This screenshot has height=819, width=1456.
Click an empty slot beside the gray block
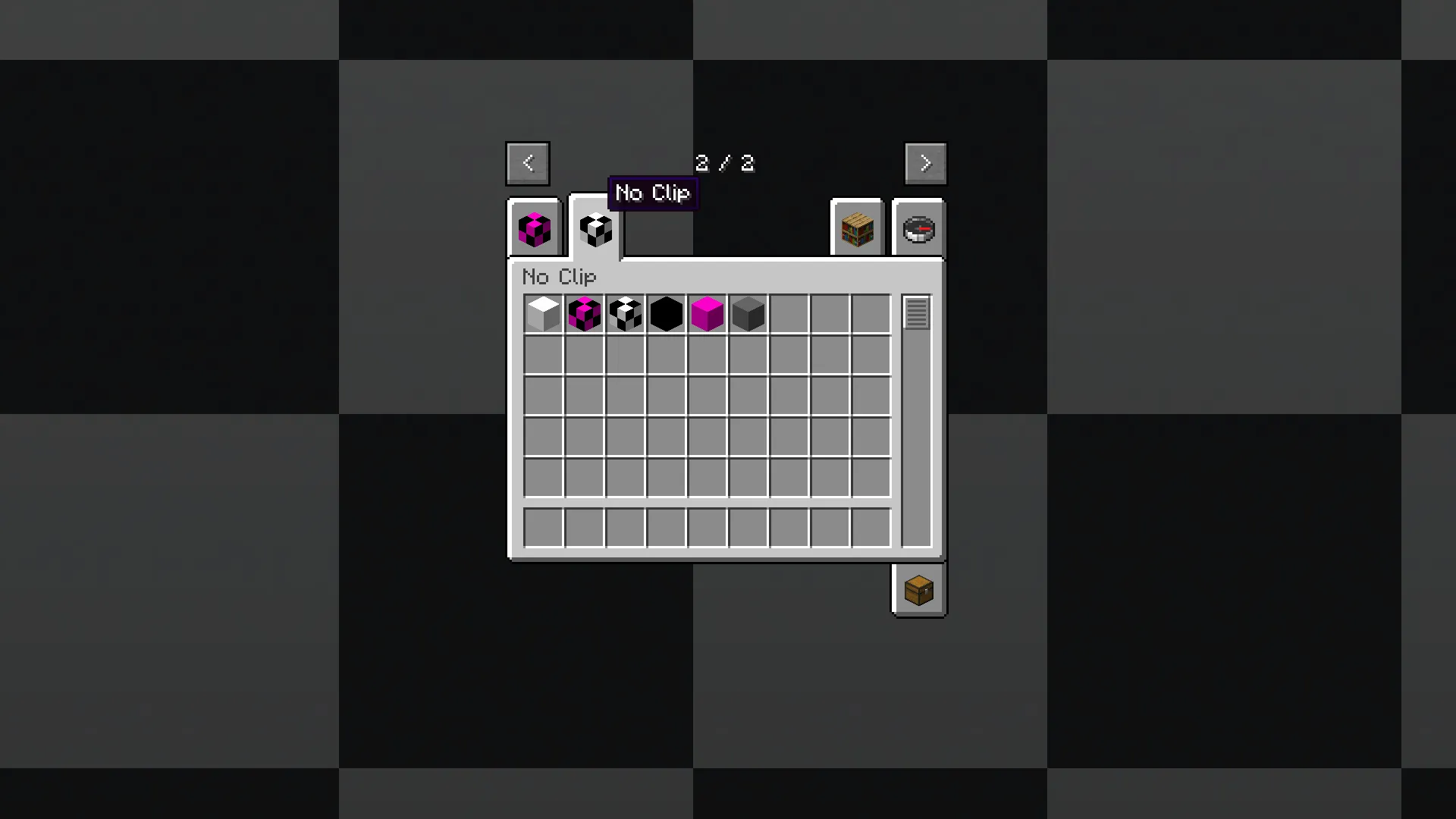(x=789, y=313)
